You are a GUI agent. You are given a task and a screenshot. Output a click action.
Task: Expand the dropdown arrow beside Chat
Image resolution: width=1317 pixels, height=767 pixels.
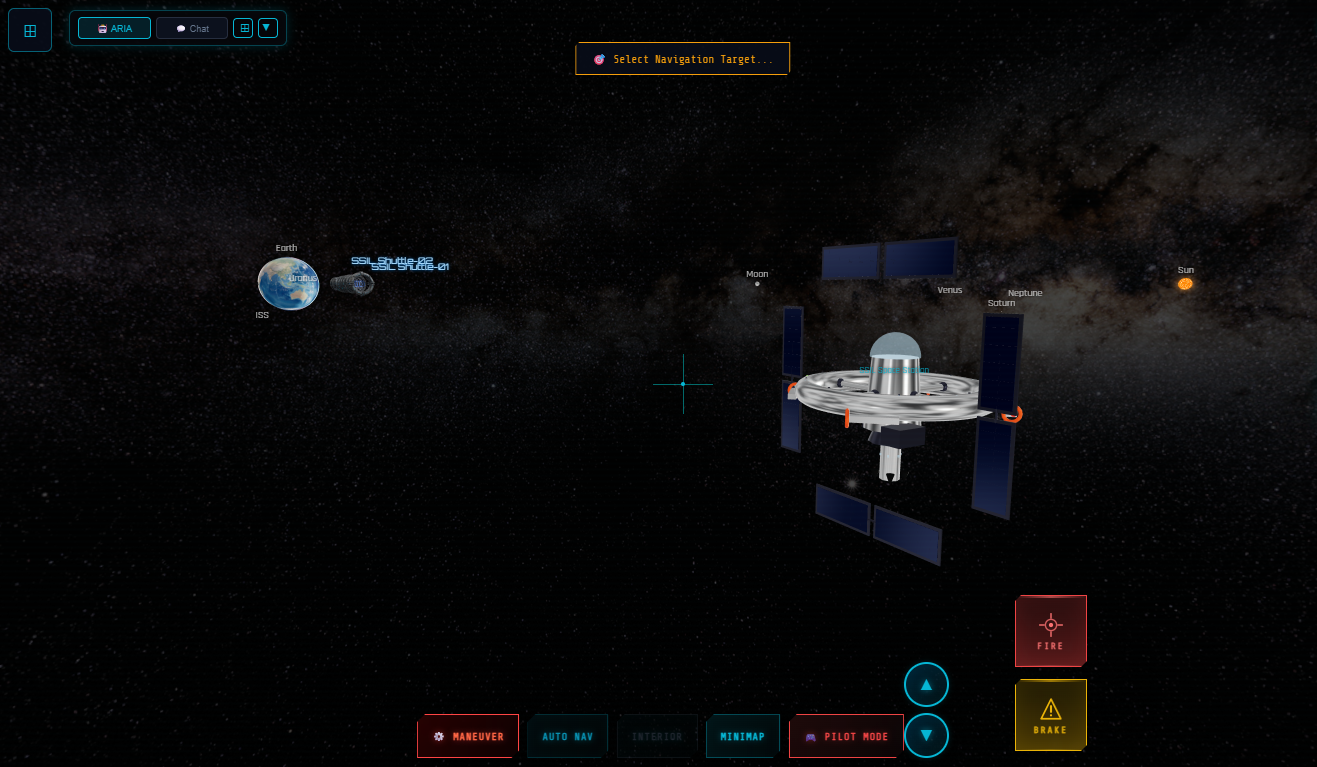(268, 28)
